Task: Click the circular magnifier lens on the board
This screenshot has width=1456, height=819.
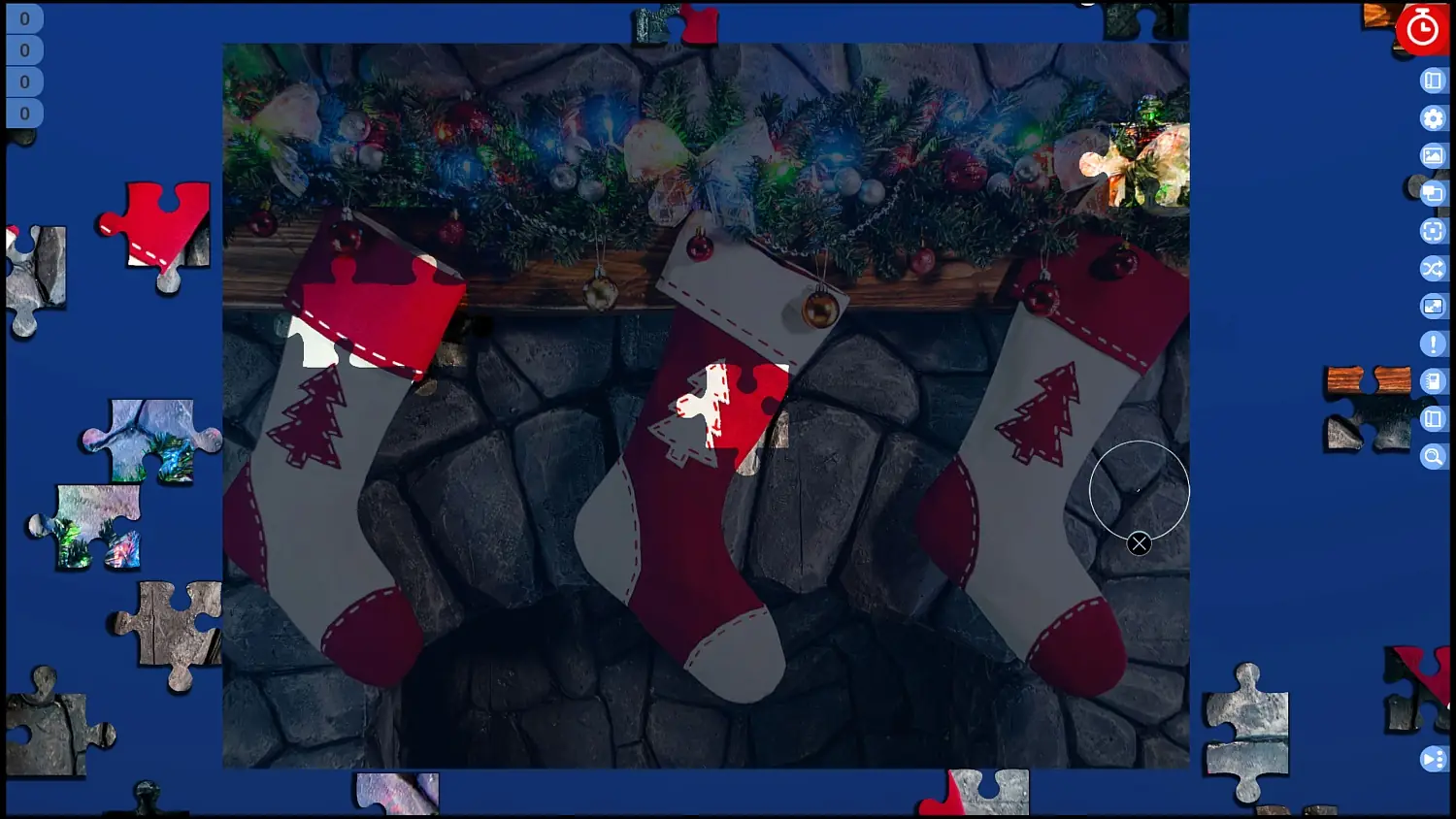Action: [x=1141, y=490]
